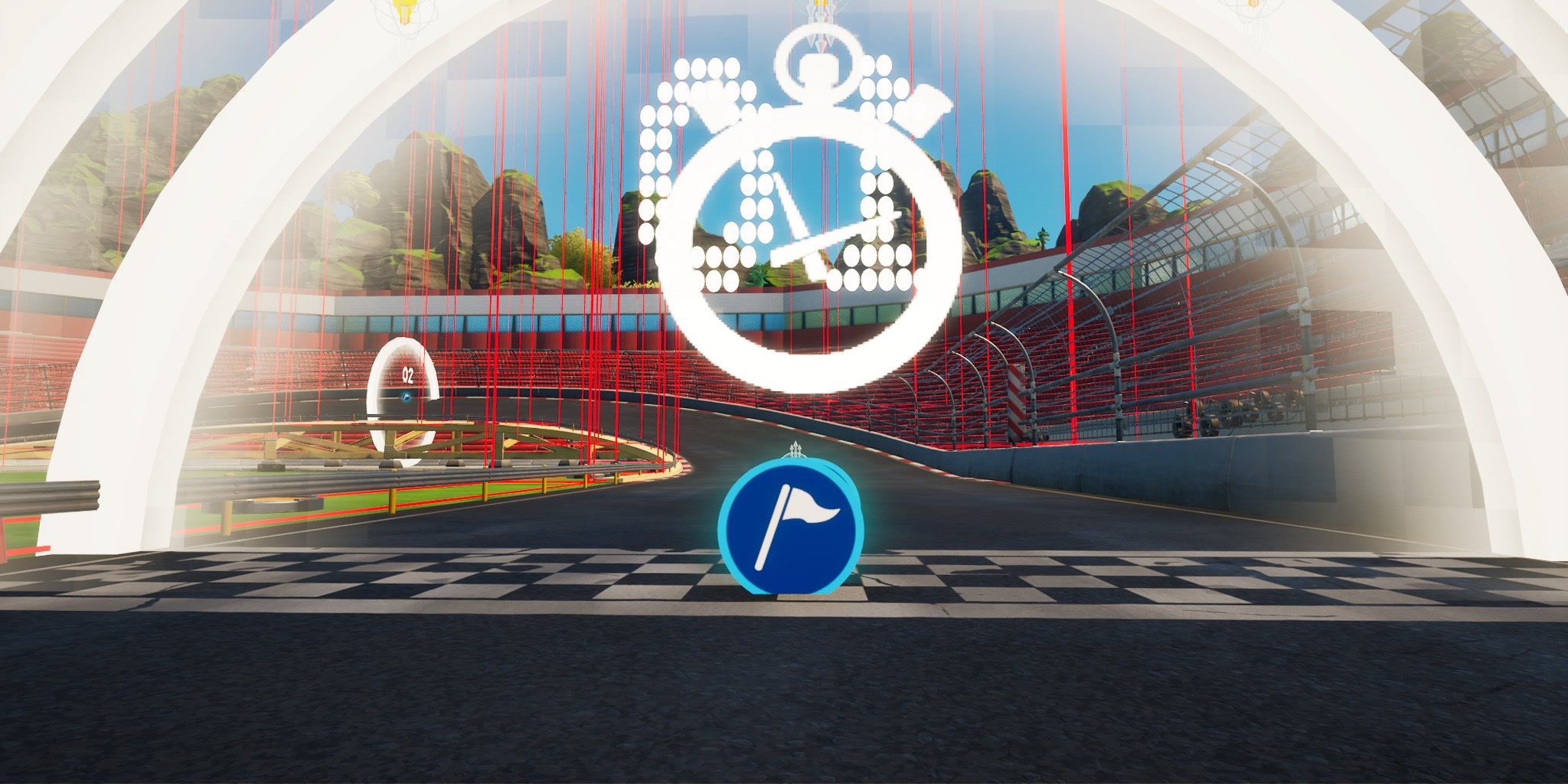Click the checkered finish line strip
Screen dimensions: 1568x784
click(459, 576)
